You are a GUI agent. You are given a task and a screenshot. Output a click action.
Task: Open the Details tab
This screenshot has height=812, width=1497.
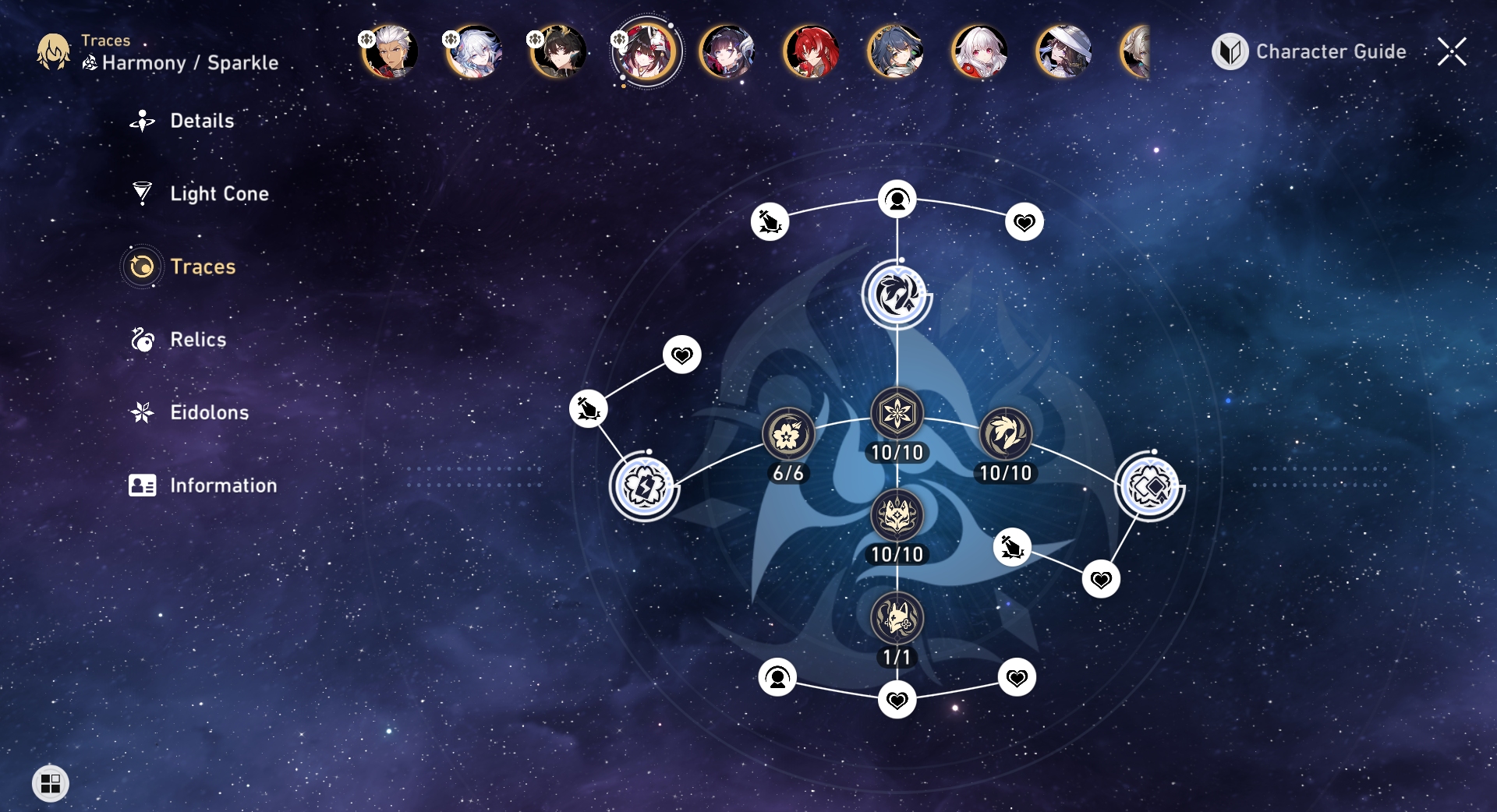[x=201, y=121]
